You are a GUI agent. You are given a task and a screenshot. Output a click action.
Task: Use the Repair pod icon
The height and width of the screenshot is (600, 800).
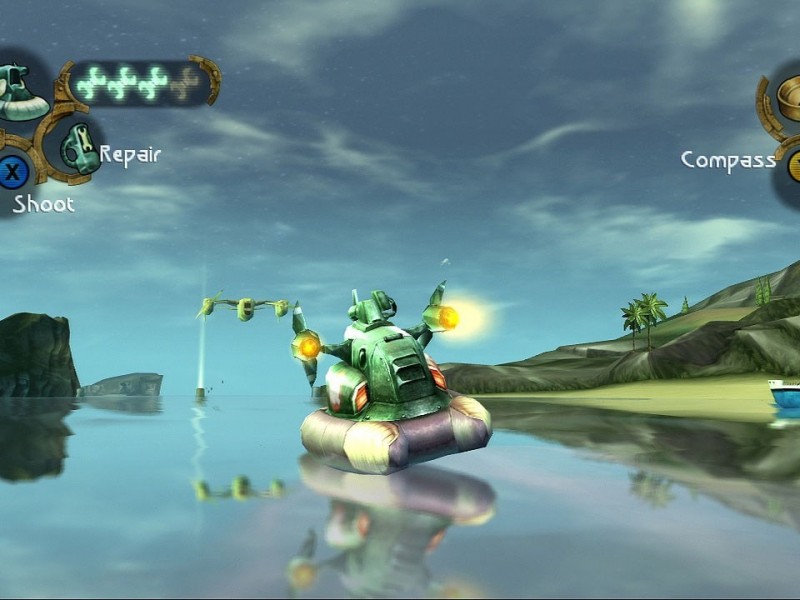pyautogui.click(x=79, y=147)
